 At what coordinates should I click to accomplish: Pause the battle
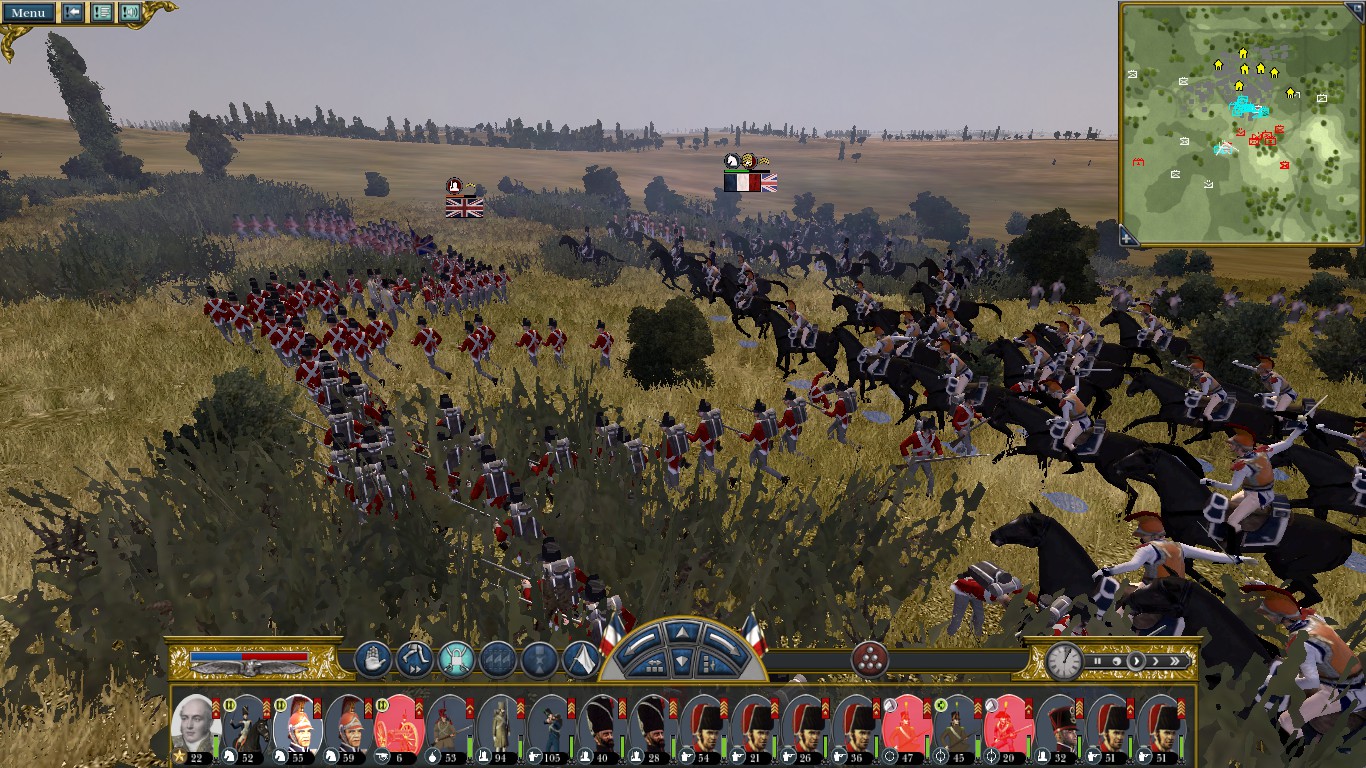click(x=1098, y=661)
